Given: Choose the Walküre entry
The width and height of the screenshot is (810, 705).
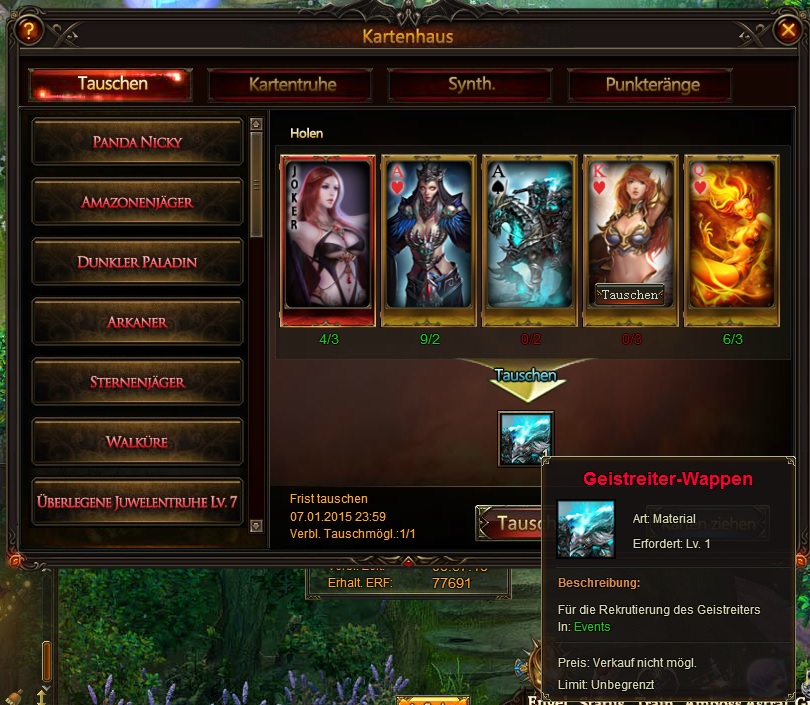Looking at the screenshot, I should click(x=137, y=441).
